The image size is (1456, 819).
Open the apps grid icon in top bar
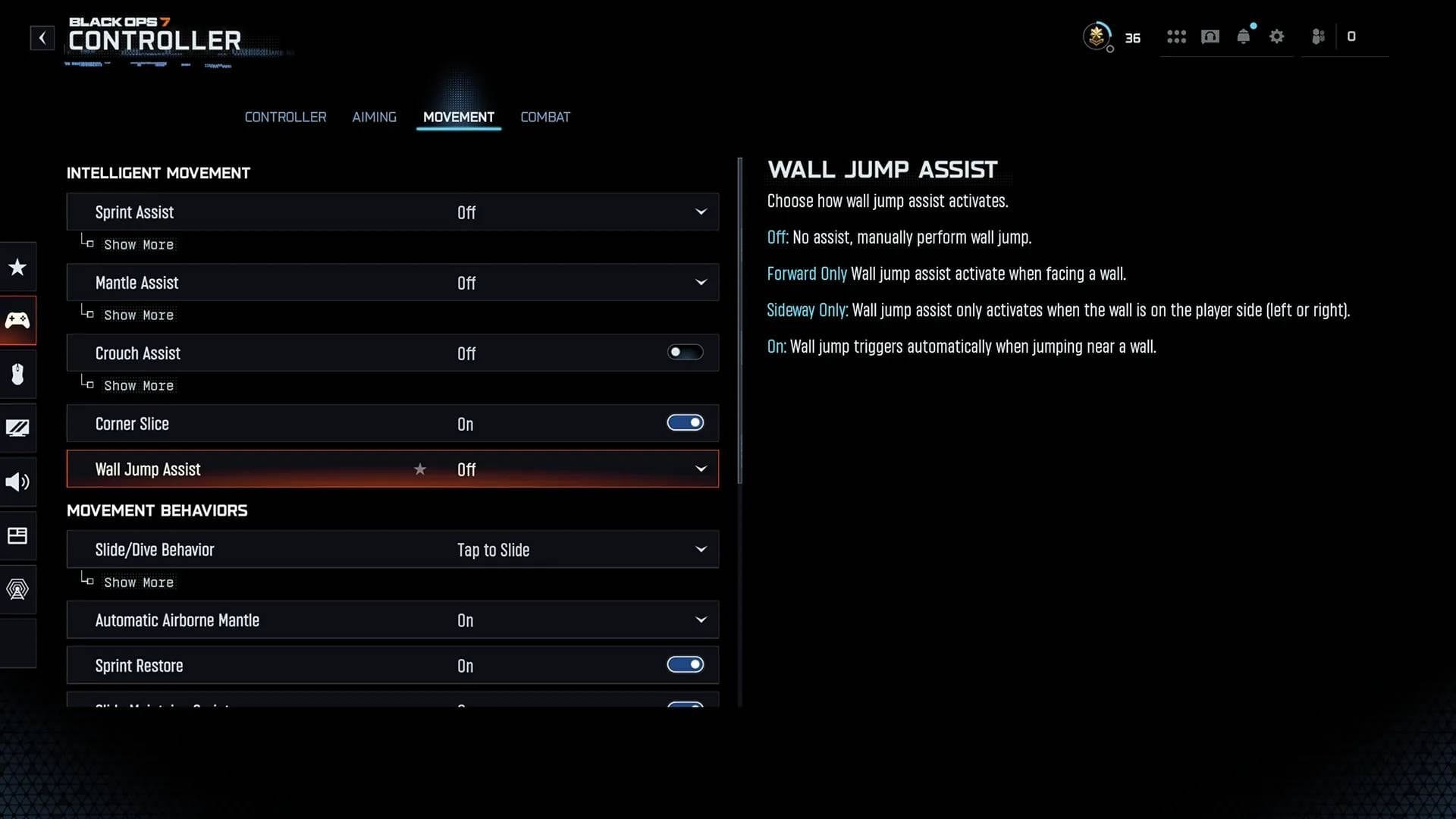coord(1176,36)
